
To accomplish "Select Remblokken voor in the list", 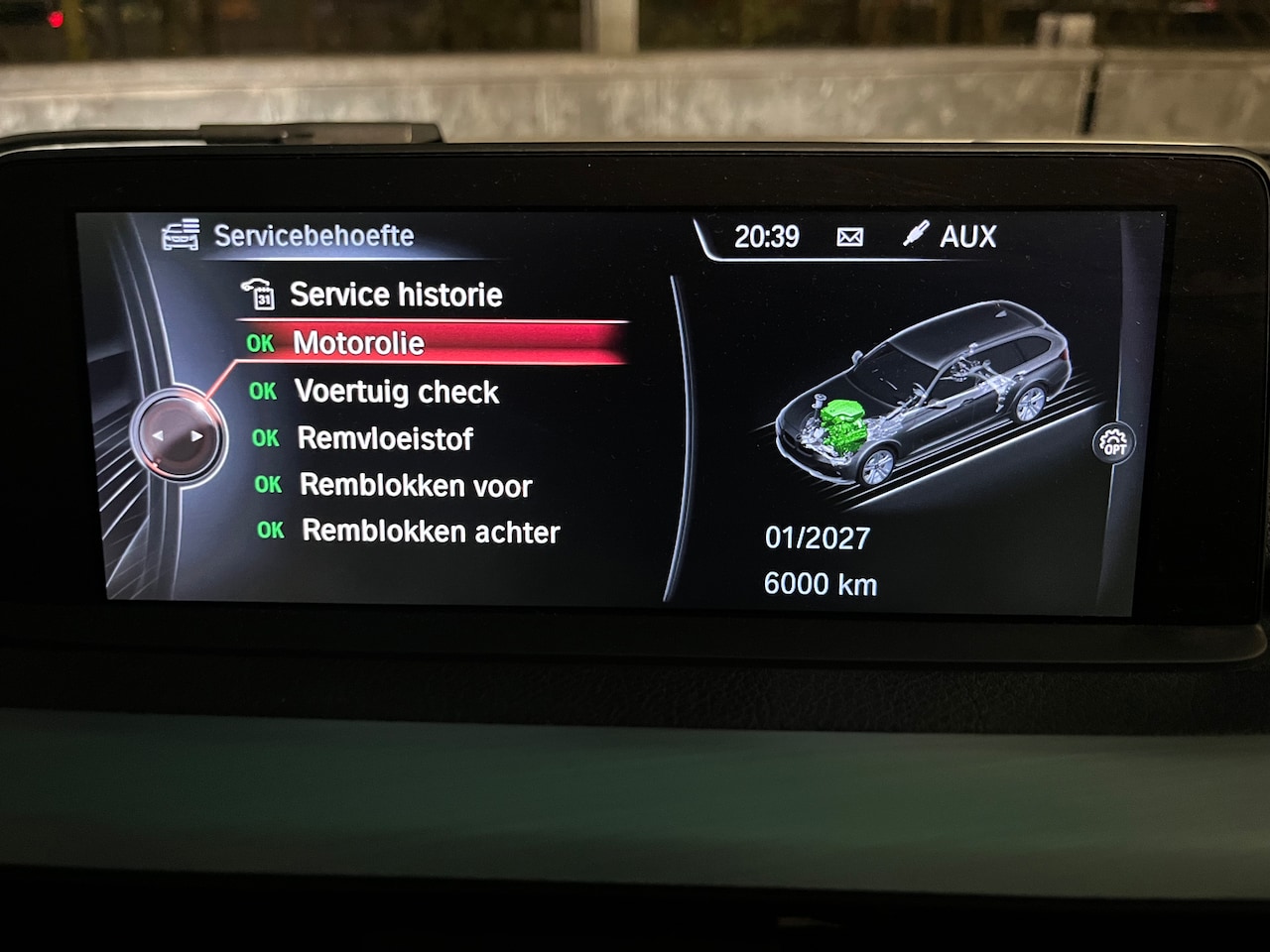I will 416,485.
